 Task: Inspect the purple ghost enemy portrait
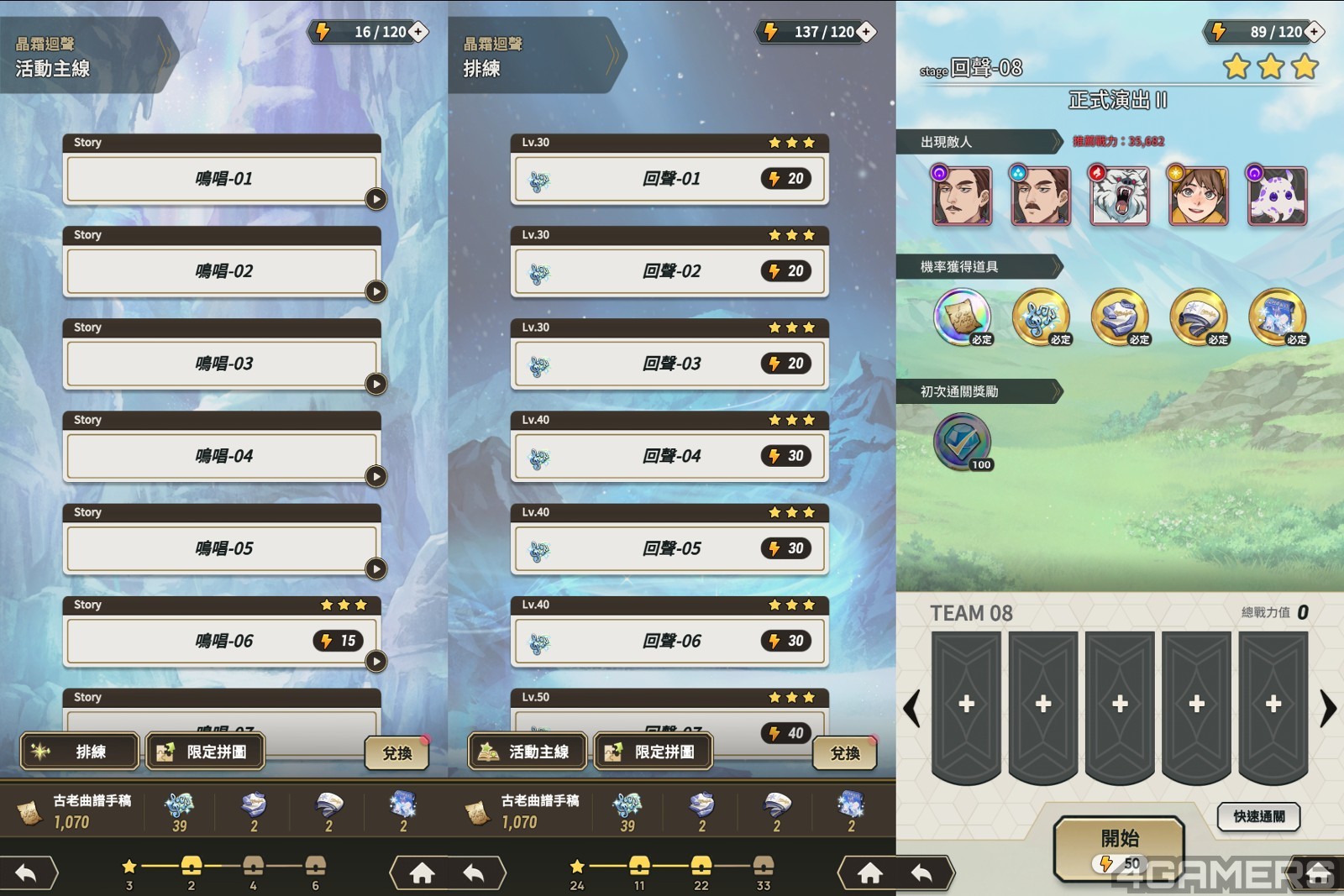1277,196
